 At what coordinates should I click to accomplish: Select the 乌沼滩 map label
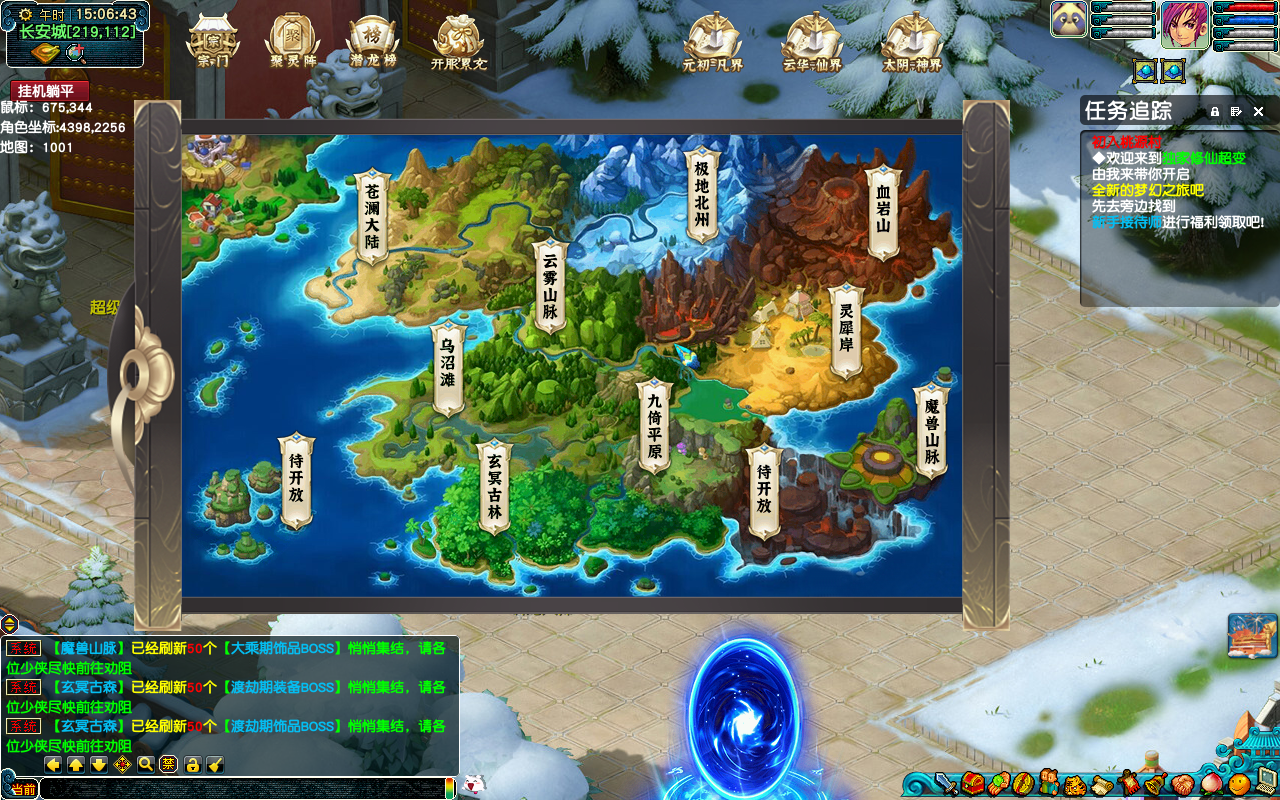tap(448, 368)
